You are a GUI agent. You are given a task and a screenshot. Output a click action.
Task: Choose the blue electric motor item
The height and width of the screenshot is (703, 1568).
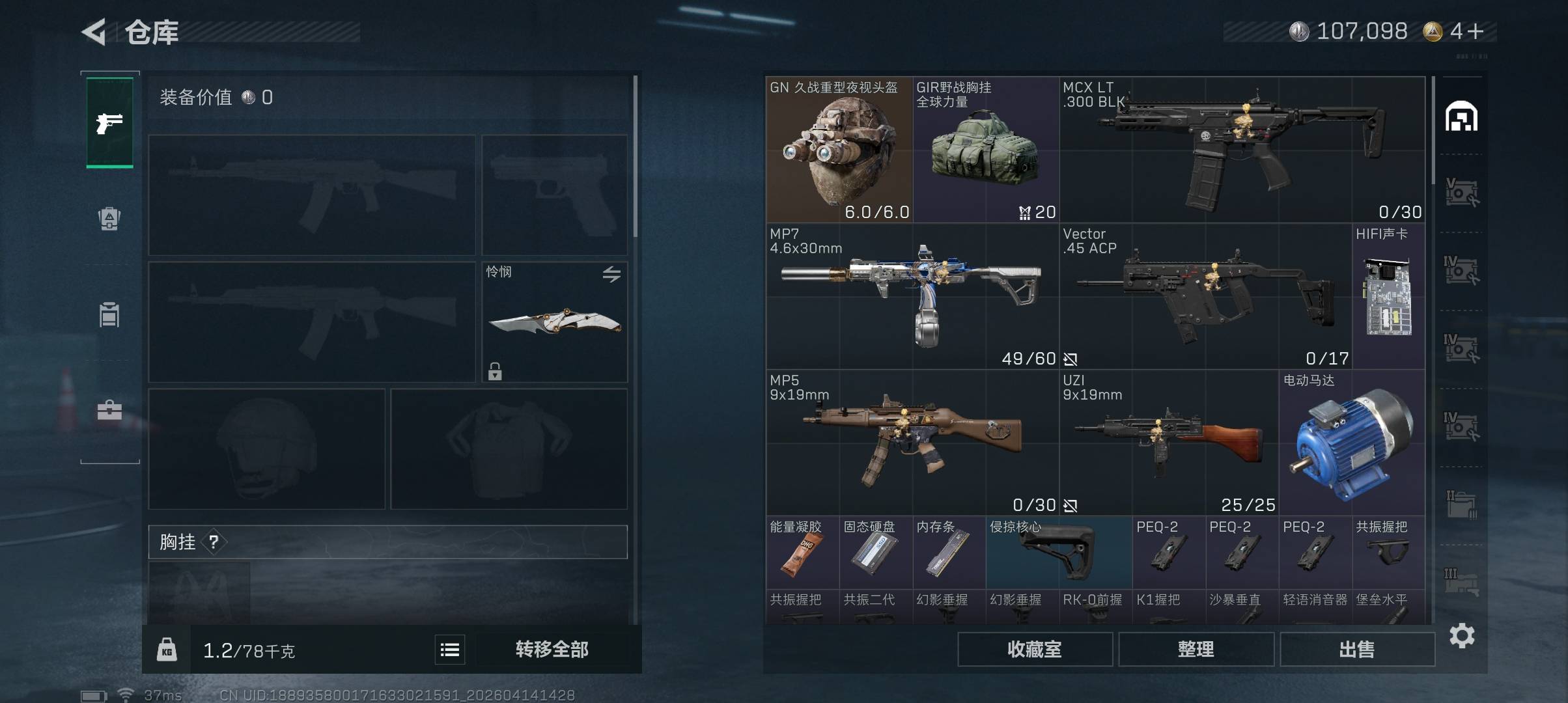[1352, 443]
